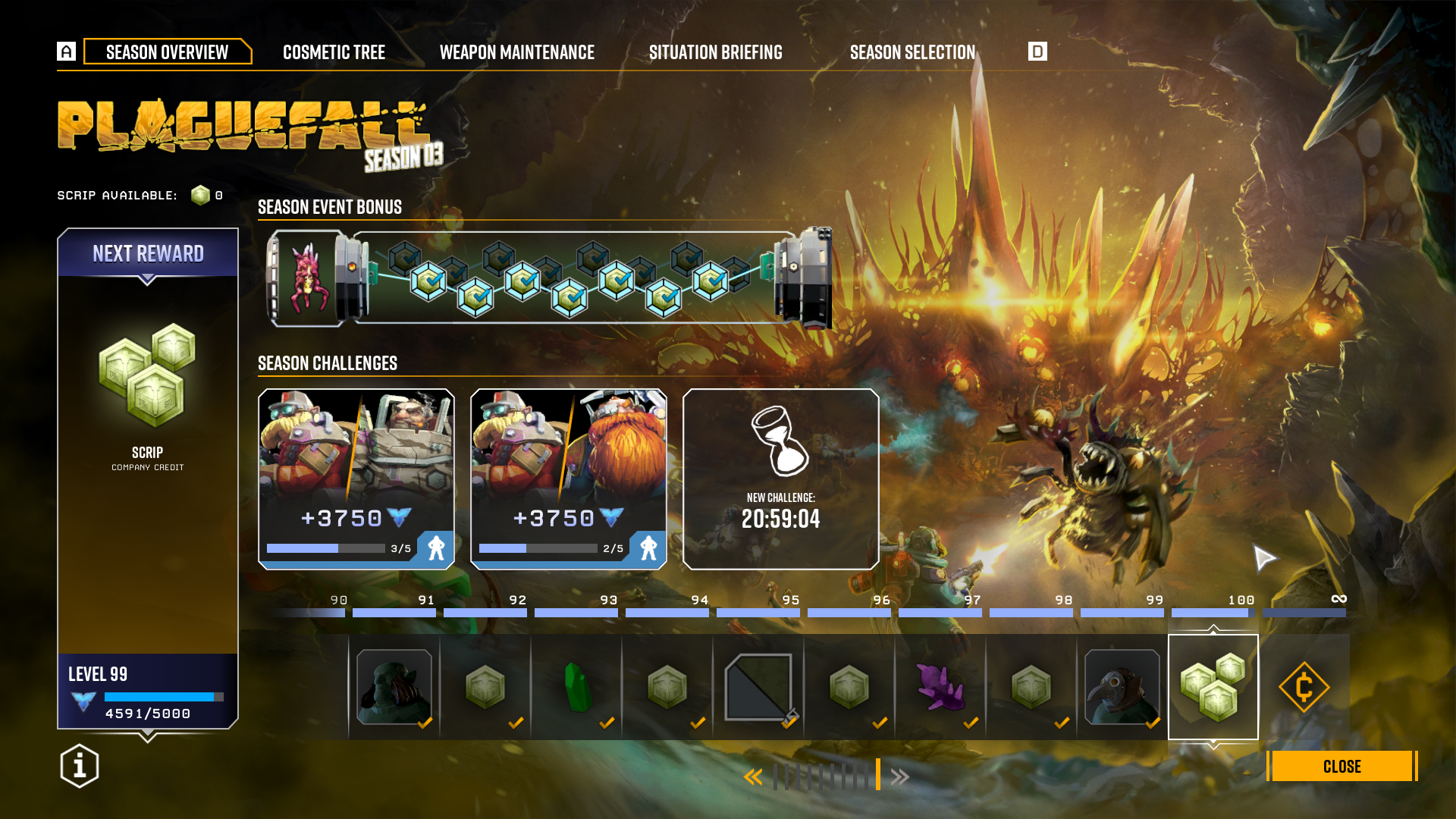1456x819 pixels.
Task: Open the Cosmetic Tree tab
Action: pyautogui.click(x=334, y=52)
